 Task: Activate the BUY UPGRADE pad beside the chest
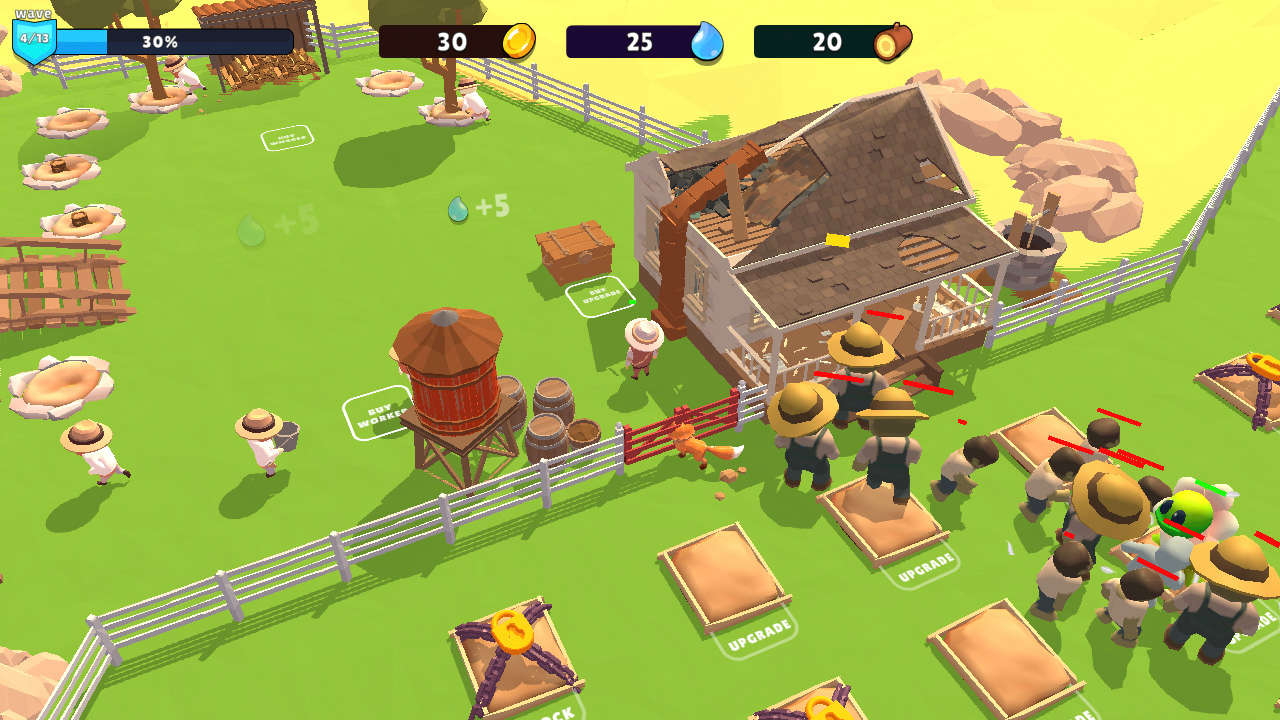point(600,295)
